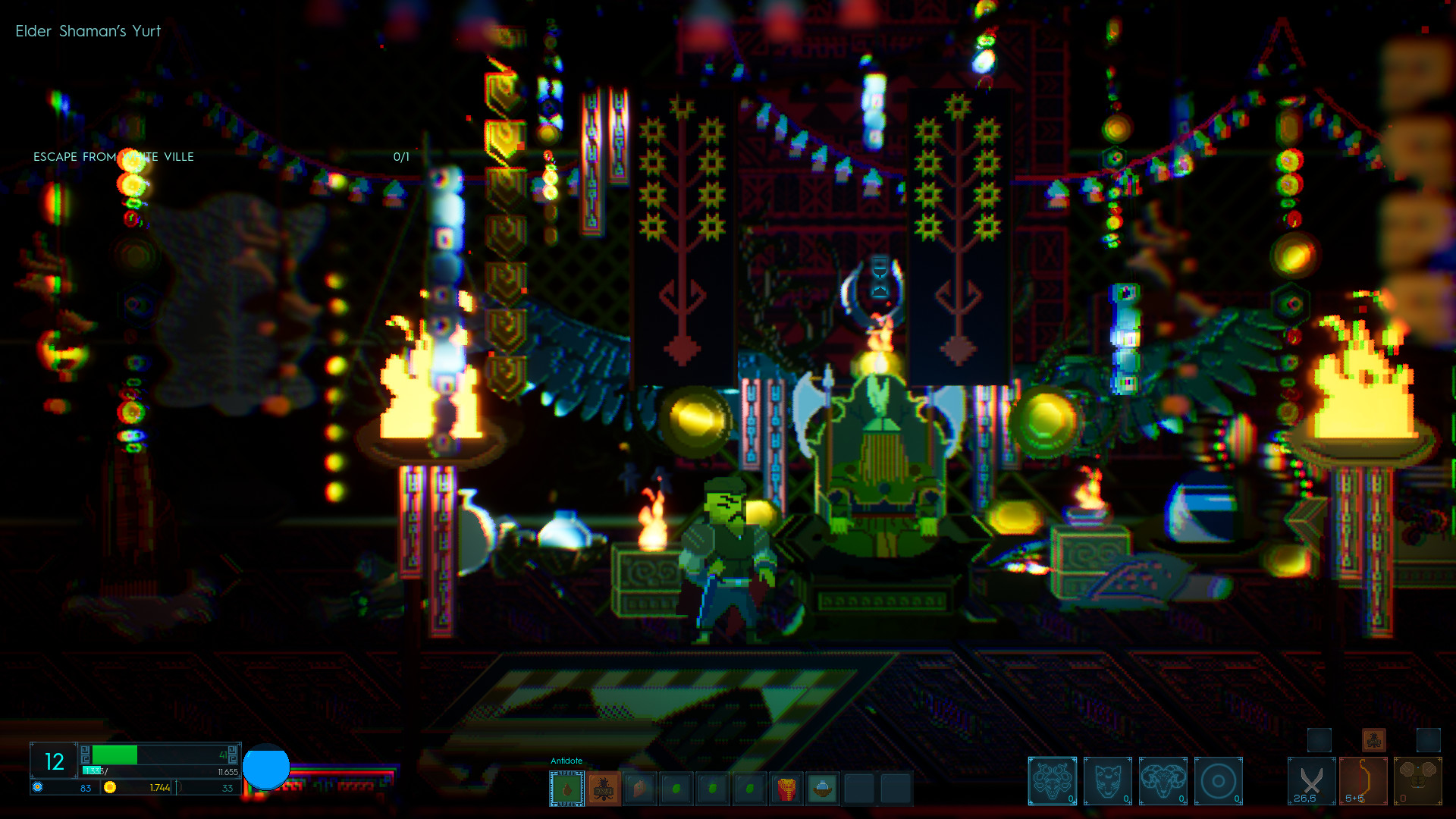Expand the Escape From White Ville quest entry
The height and width of the screenshot is (819, 1456).
pos(112,157)
